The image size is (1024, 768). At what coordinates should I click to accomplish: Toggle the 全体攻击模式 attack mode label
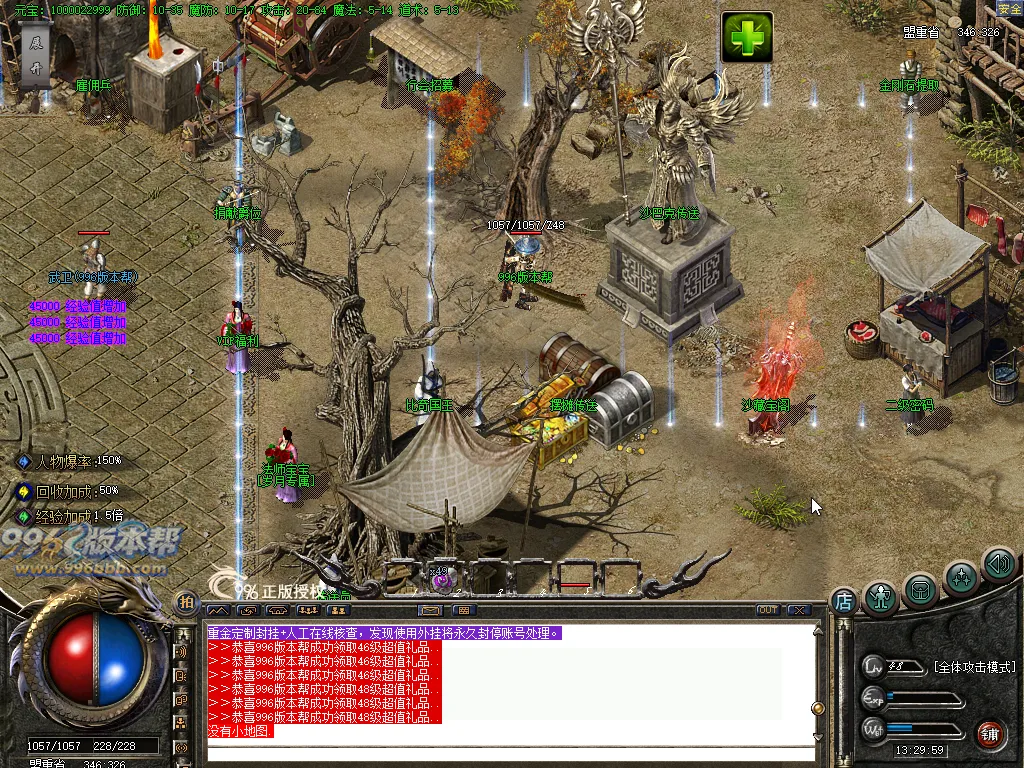(973, 667)
